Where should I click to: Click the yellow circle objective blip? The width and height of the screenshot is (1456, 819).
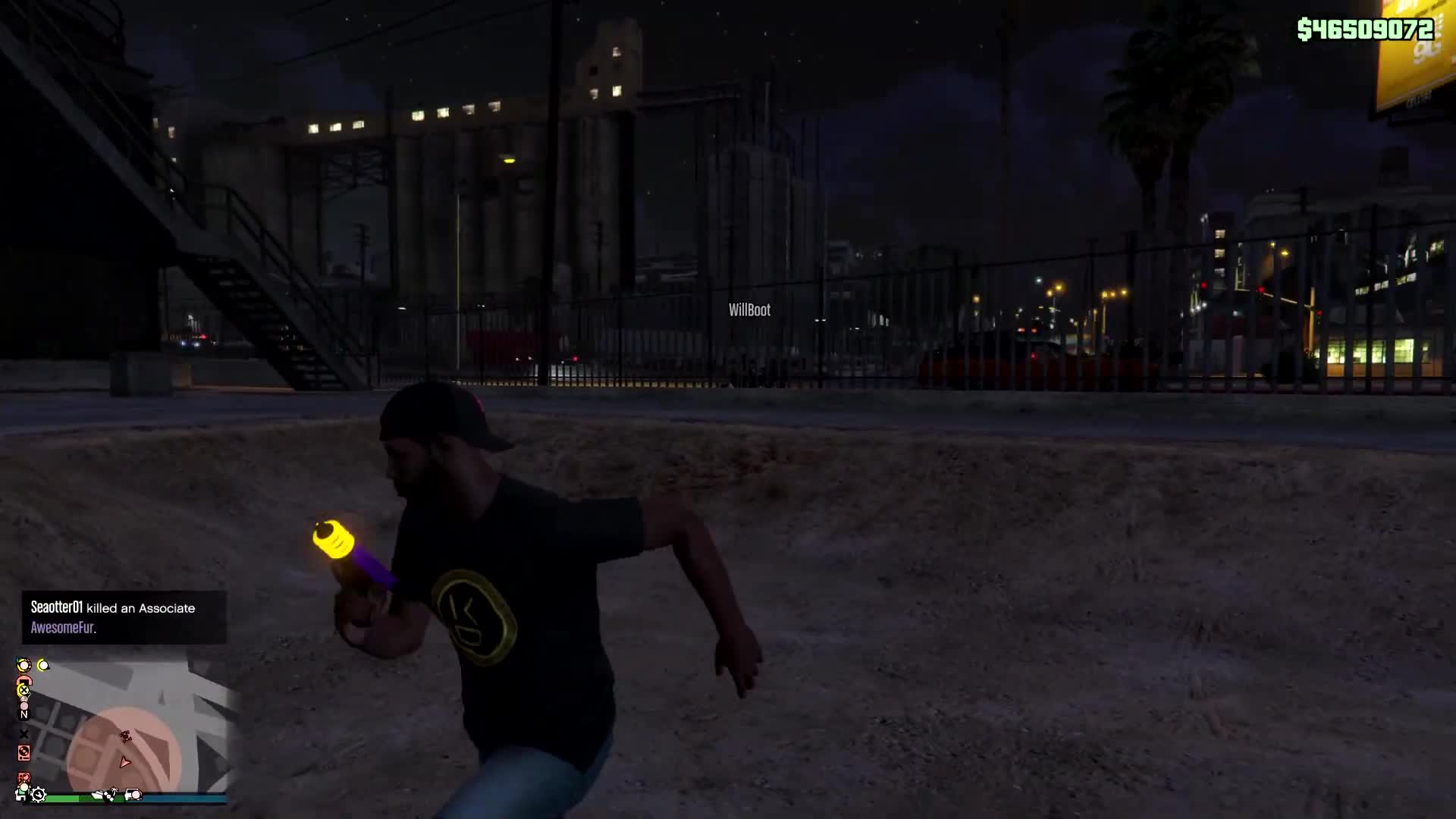(x=43, y=665)
